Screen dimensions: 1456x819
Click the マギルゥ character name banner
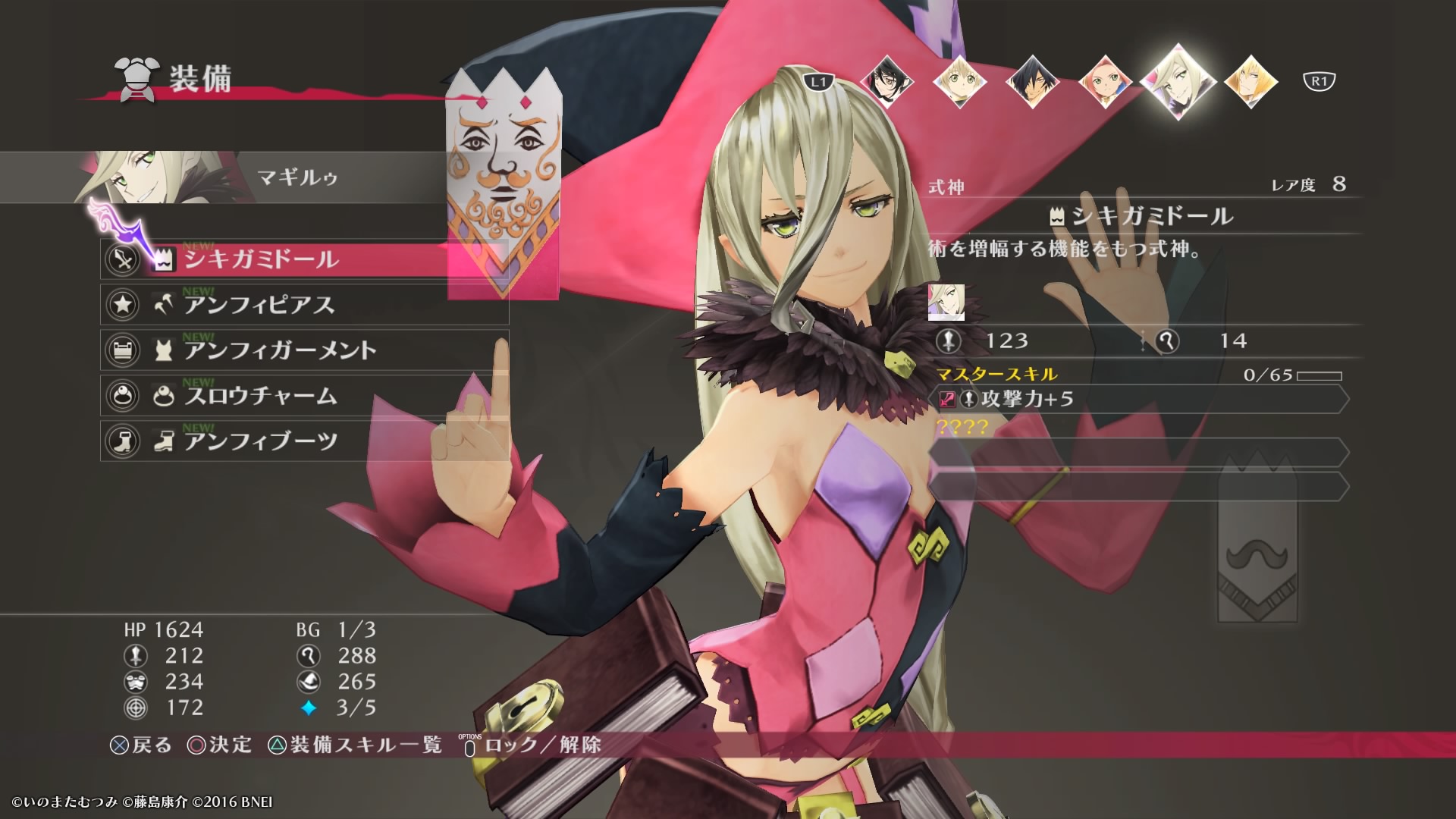pyautogui.click(x=297, y=177)
